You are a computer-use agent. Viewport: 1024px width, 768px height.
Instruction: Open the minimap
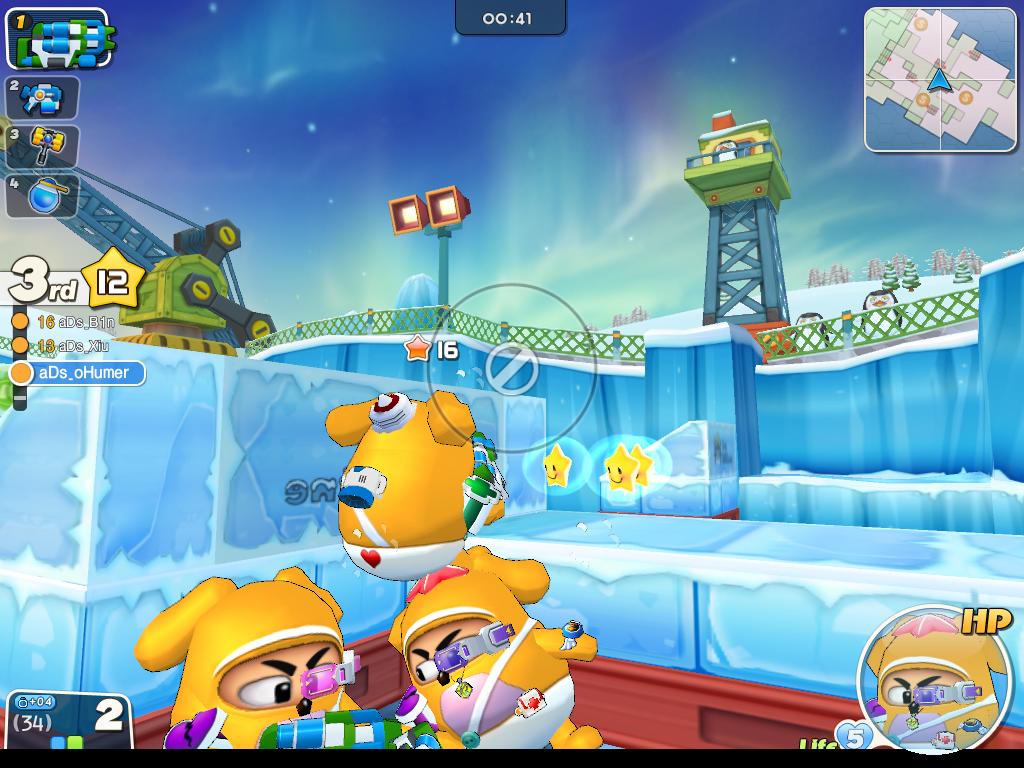(937, 80)
